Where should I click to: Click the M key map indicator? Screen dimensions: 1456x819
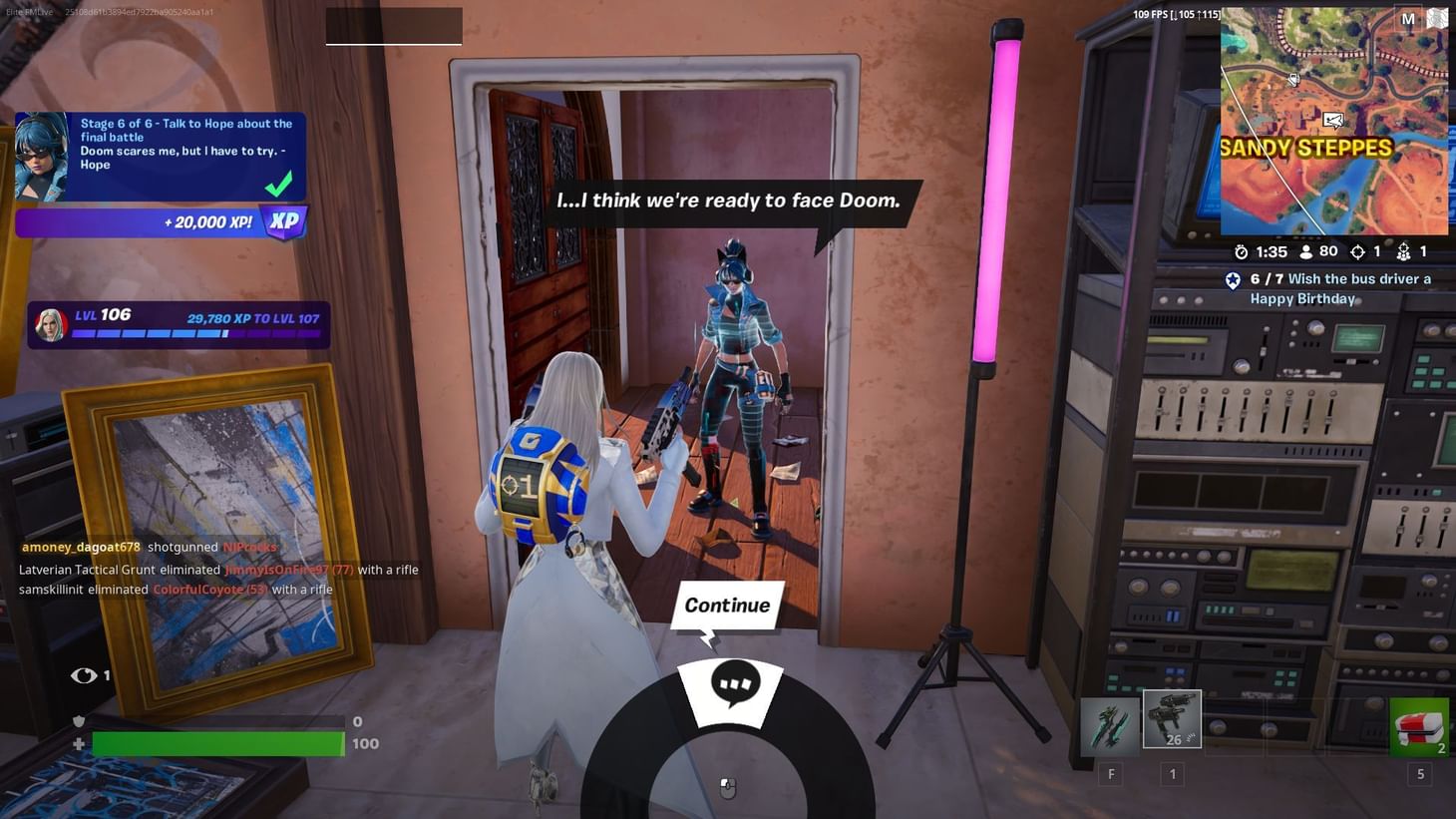pyautogui.click(x=1409, y=18)
